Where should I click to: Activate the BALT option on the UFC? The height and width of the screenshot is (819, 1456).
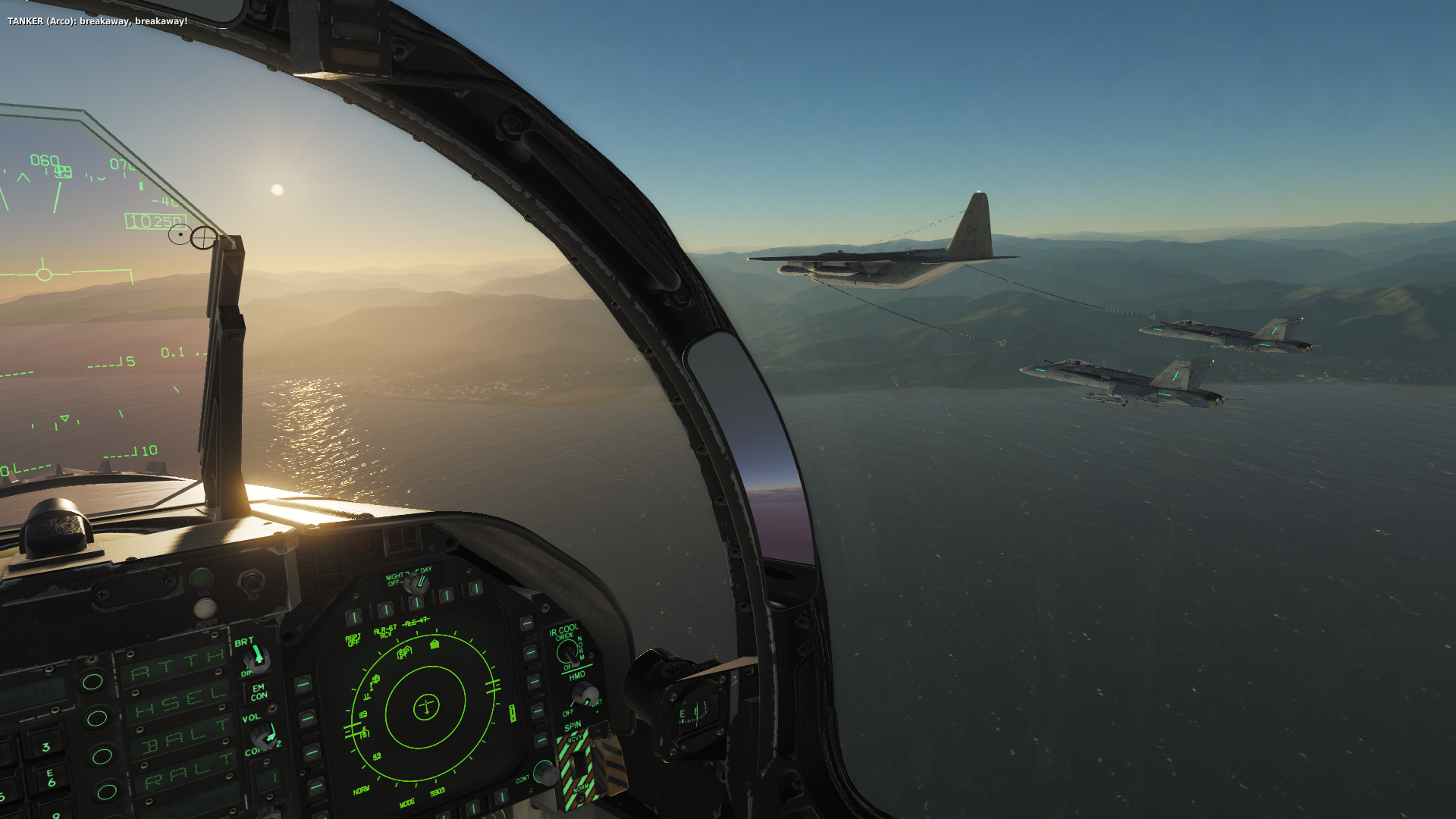[x=102, y=755]
